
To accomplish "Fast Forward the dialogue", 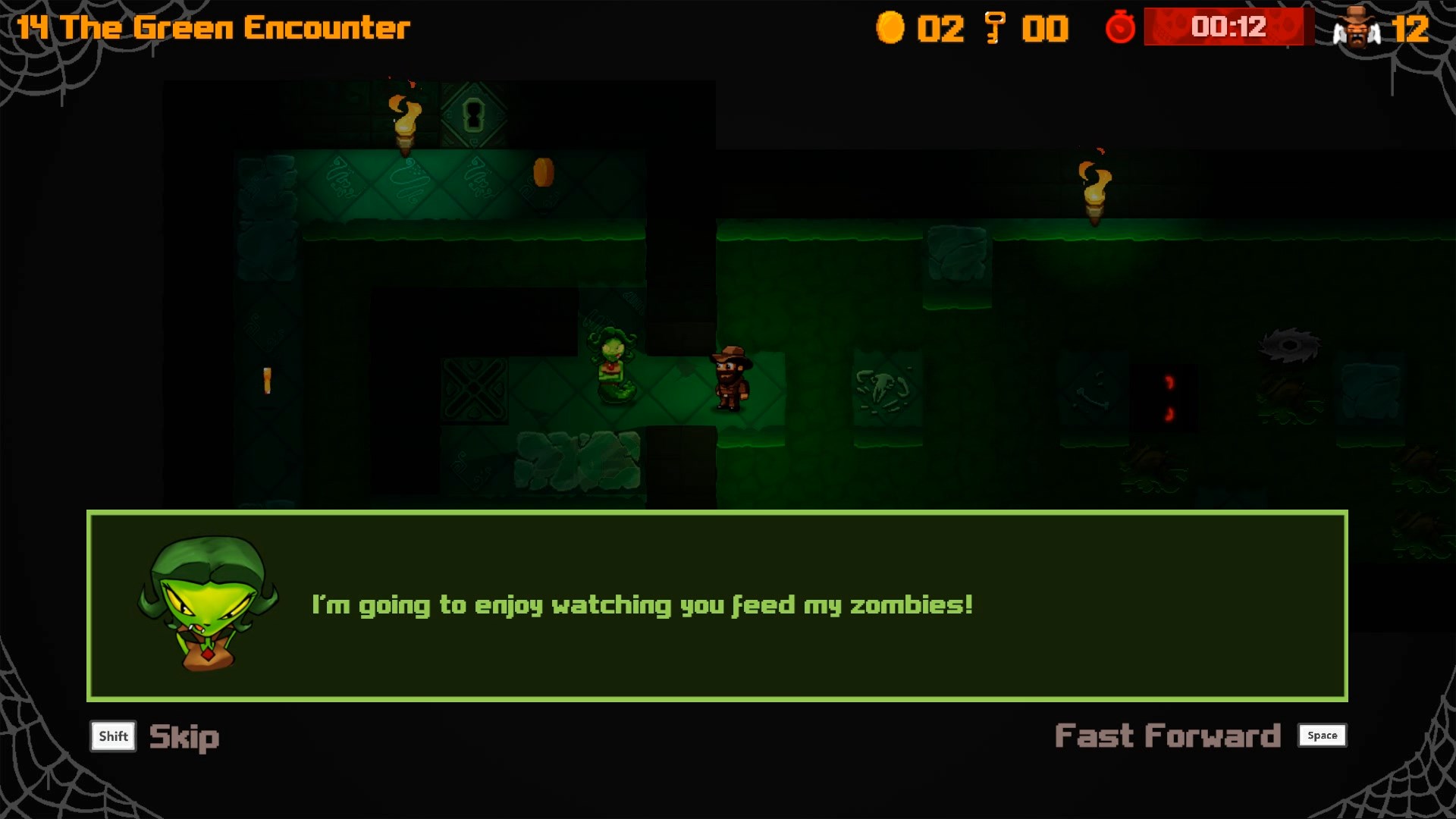I will click(1168, 734).
